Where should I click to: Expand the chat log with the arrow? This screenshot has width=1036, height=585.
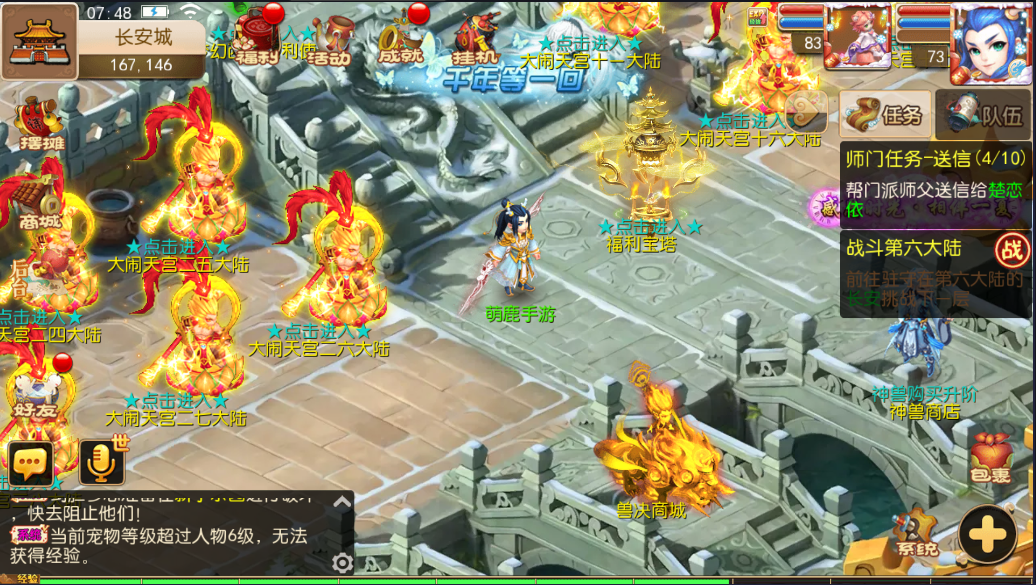click(342, 503)
